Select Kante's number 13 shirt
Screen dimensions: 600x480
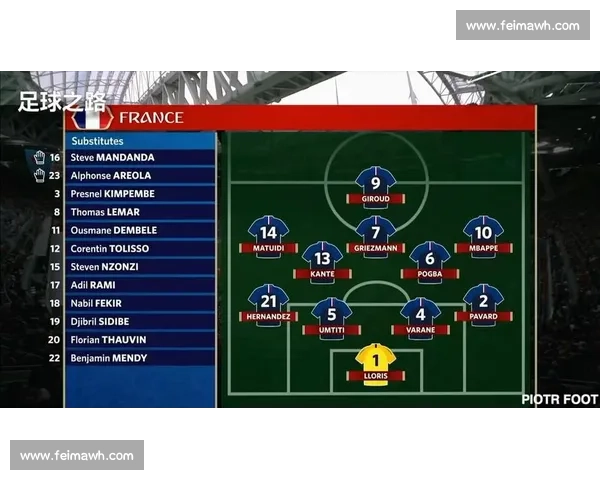(x=322, y=258)
